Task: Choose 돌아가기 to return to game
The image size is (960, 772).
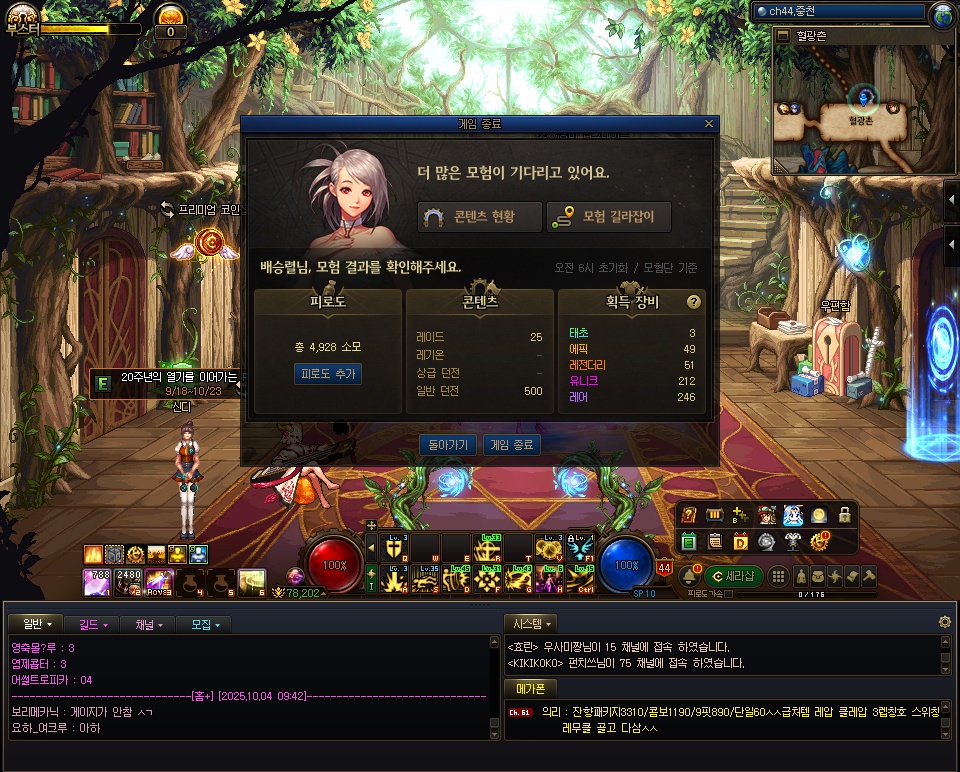Action: pos(447,444)
